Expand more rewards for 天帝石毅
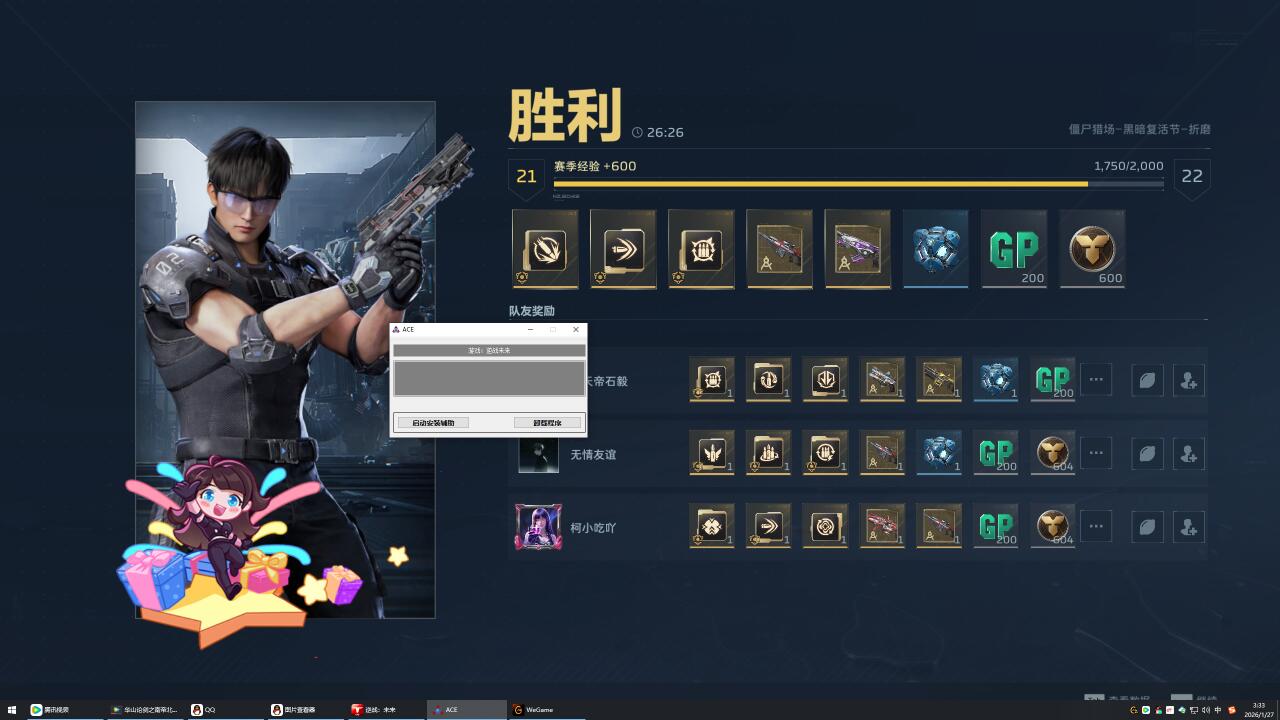 click(x=1096, y=380)
